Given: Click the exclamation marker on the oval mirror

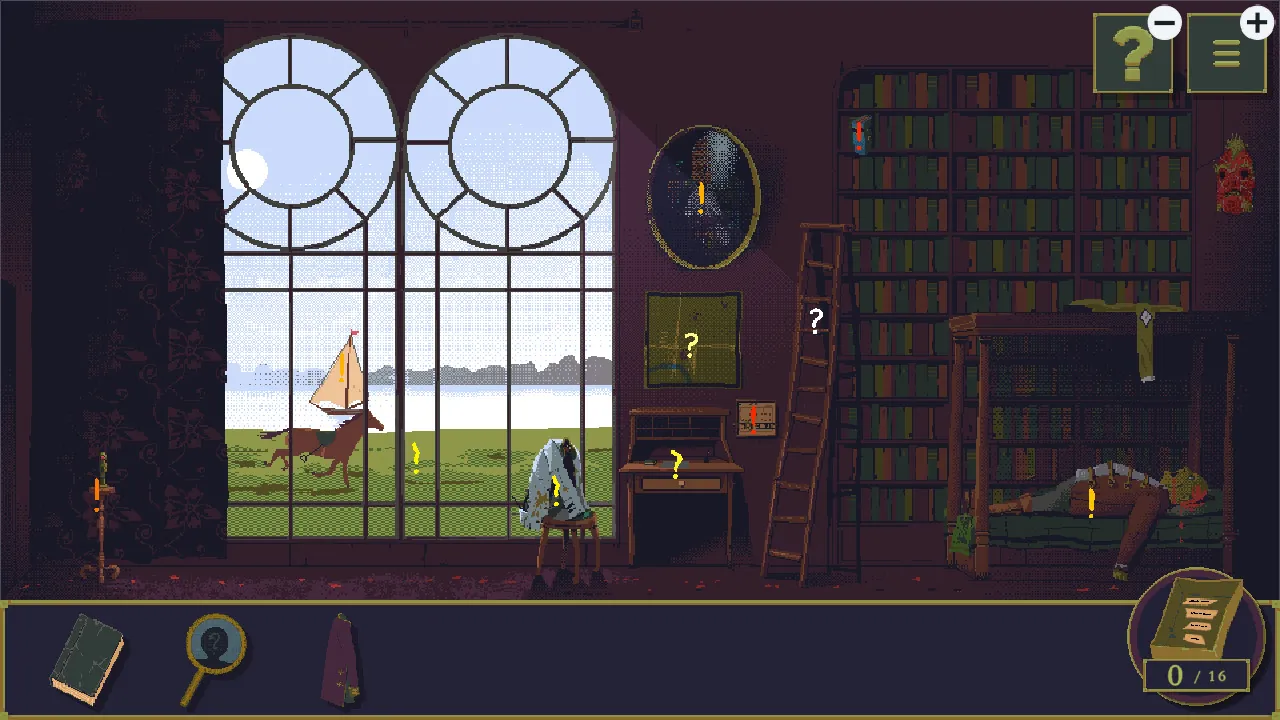Looking at the screenshot, I should 701,197.
